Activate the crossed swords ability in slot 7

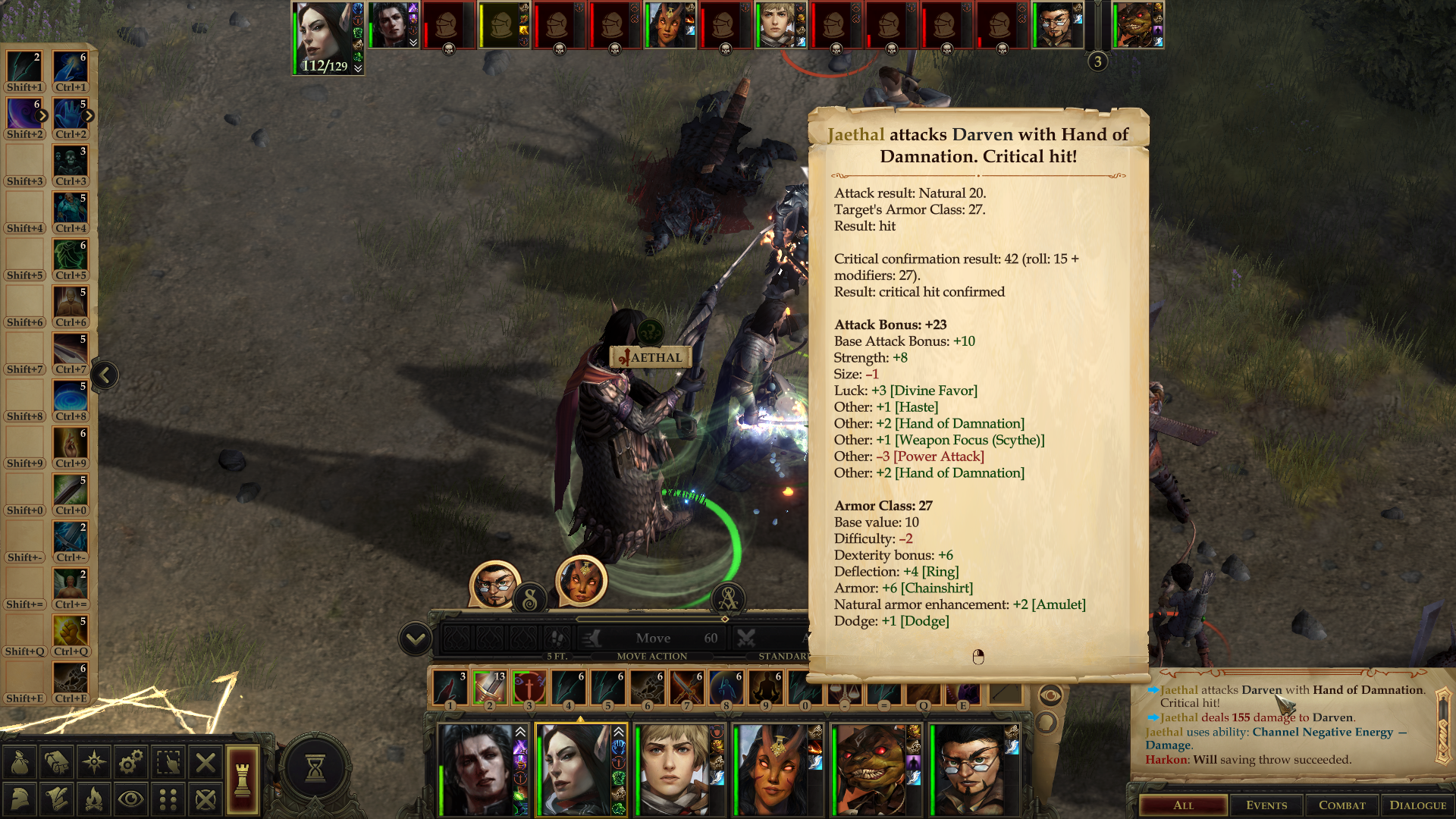(686, 688)
